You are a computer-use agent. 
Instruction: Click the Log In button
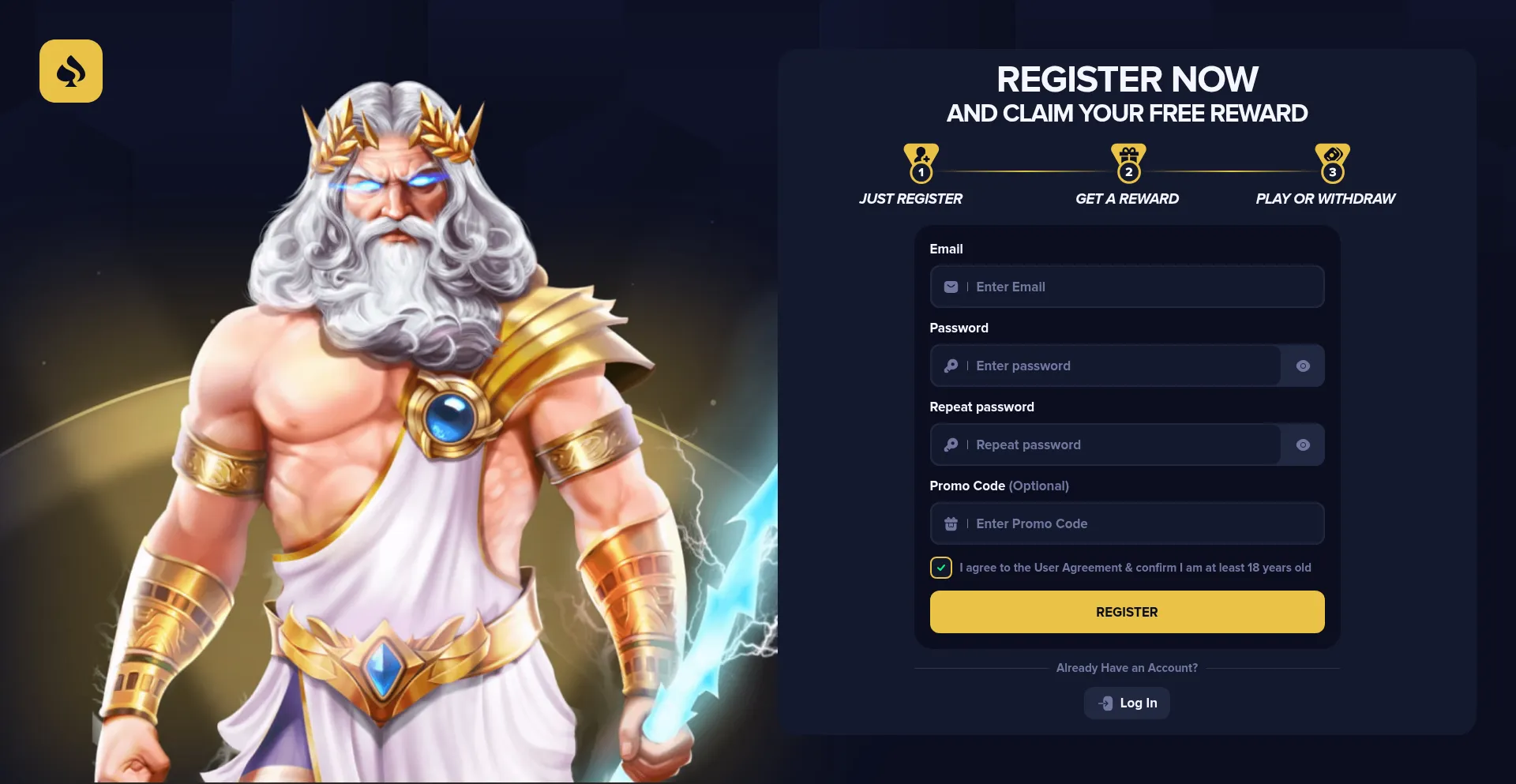click(x=1127, y=703)
